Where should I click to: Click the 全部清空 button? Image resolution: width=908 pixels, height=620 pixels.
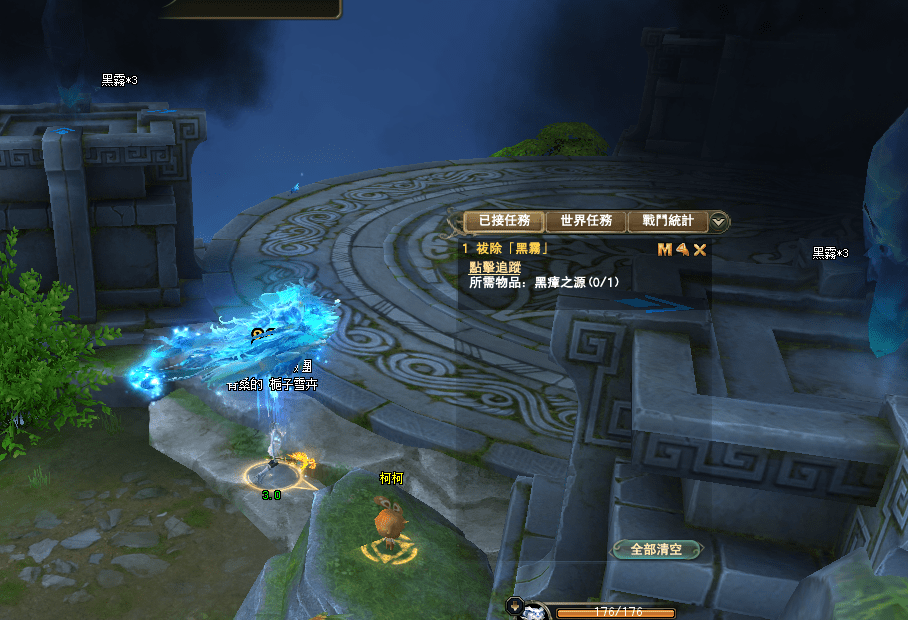656,549
